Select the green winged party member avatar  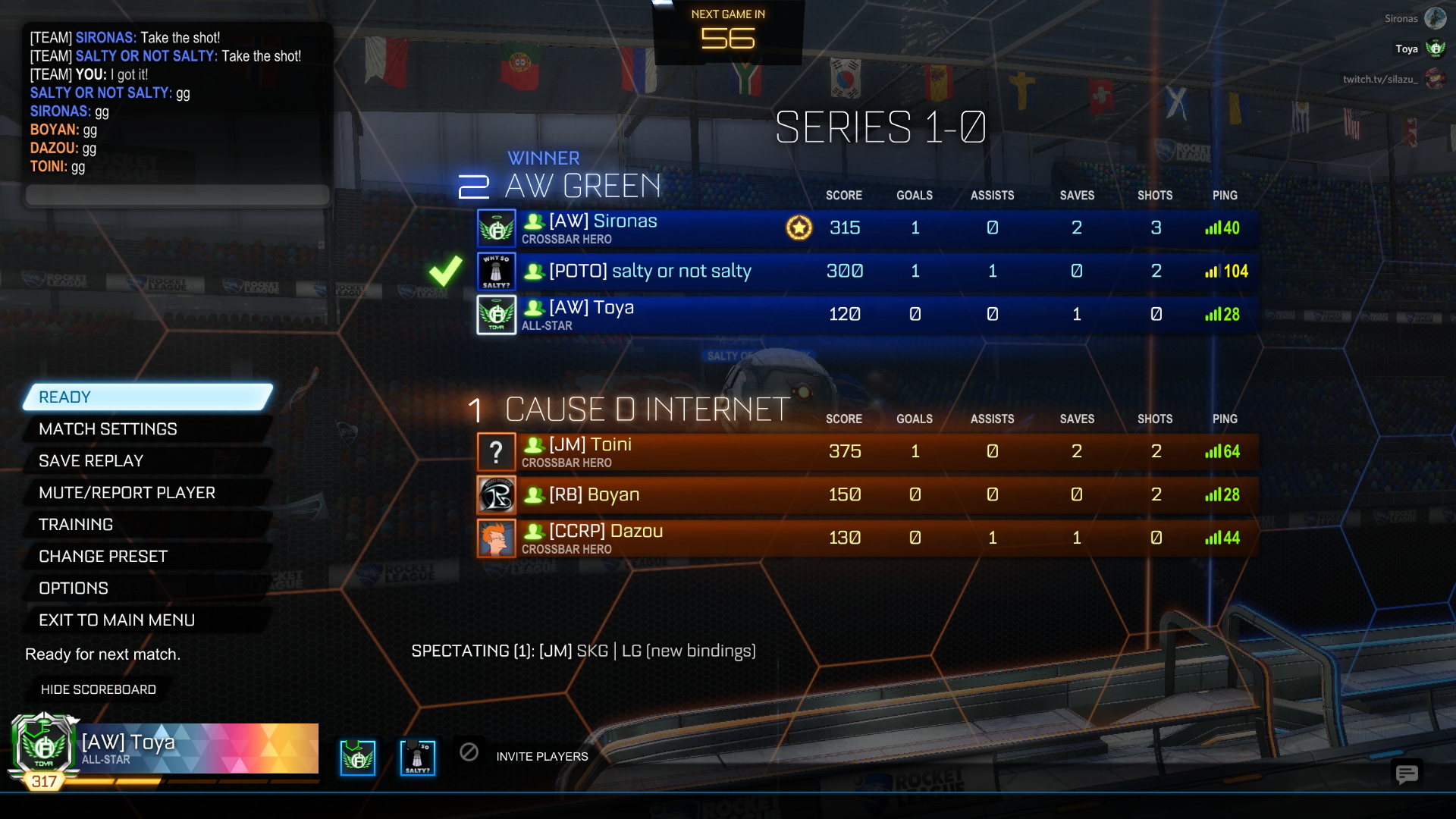pos(358,758)
